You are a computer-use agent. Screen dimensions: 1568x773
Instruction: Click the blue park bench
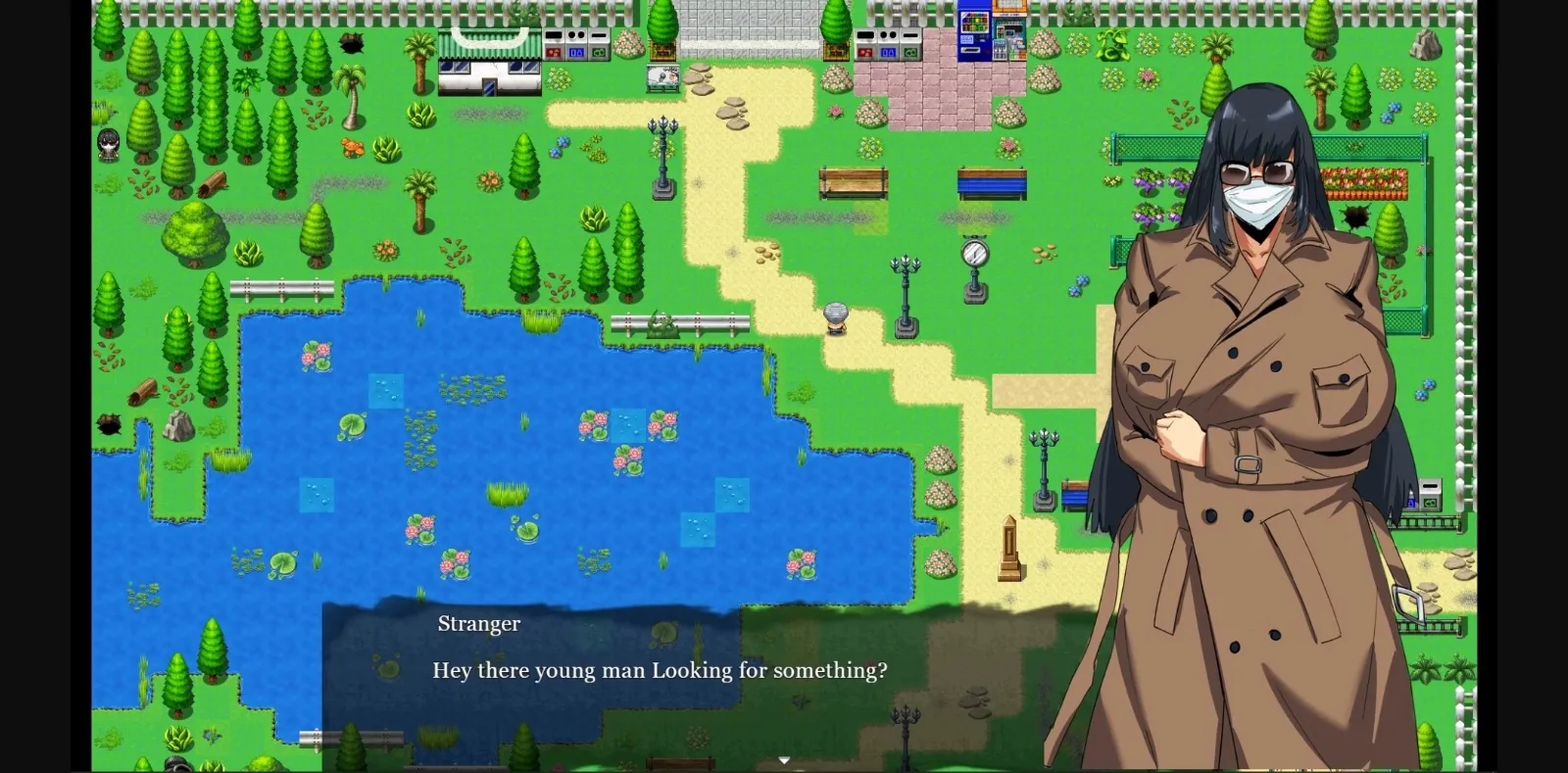tap(990, 184)
